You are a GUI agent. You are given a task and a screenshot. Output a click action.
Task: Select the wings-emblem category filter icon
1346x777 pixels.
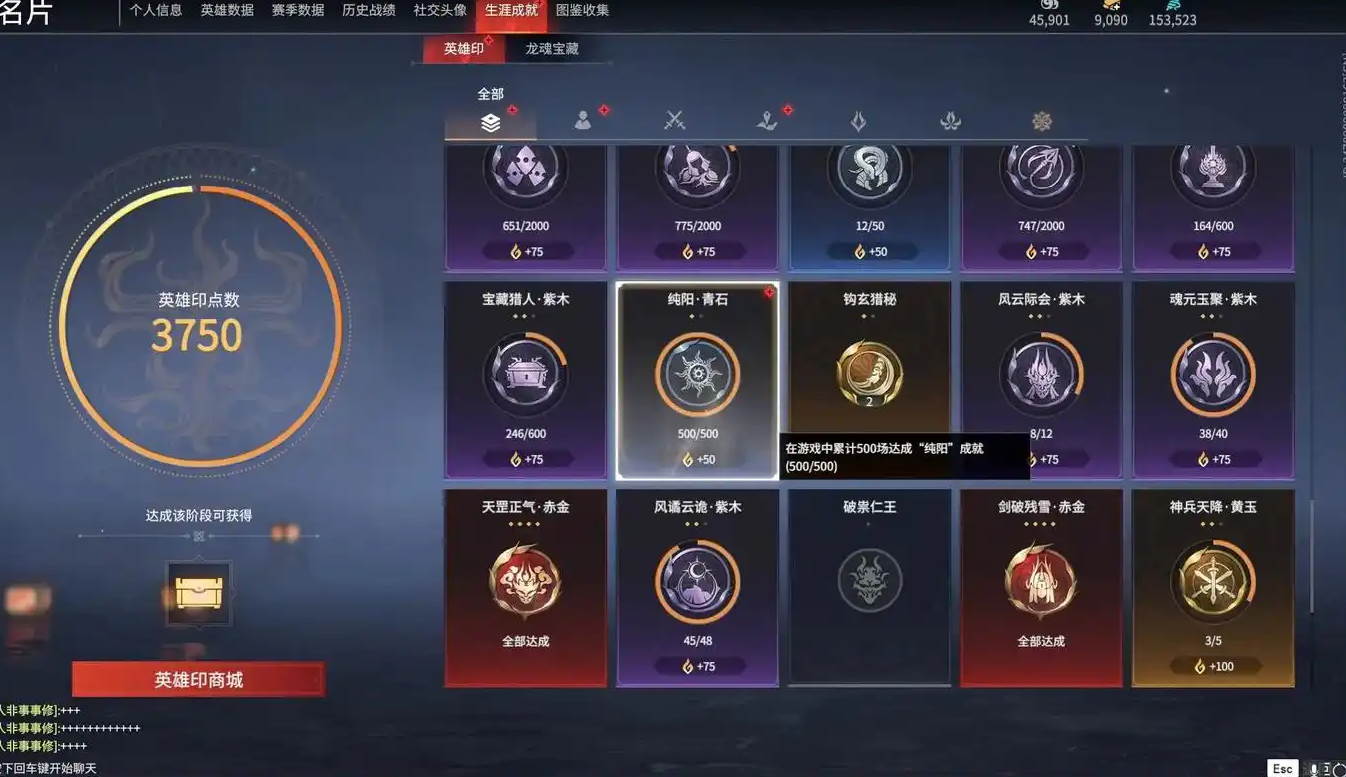(949, 119)
